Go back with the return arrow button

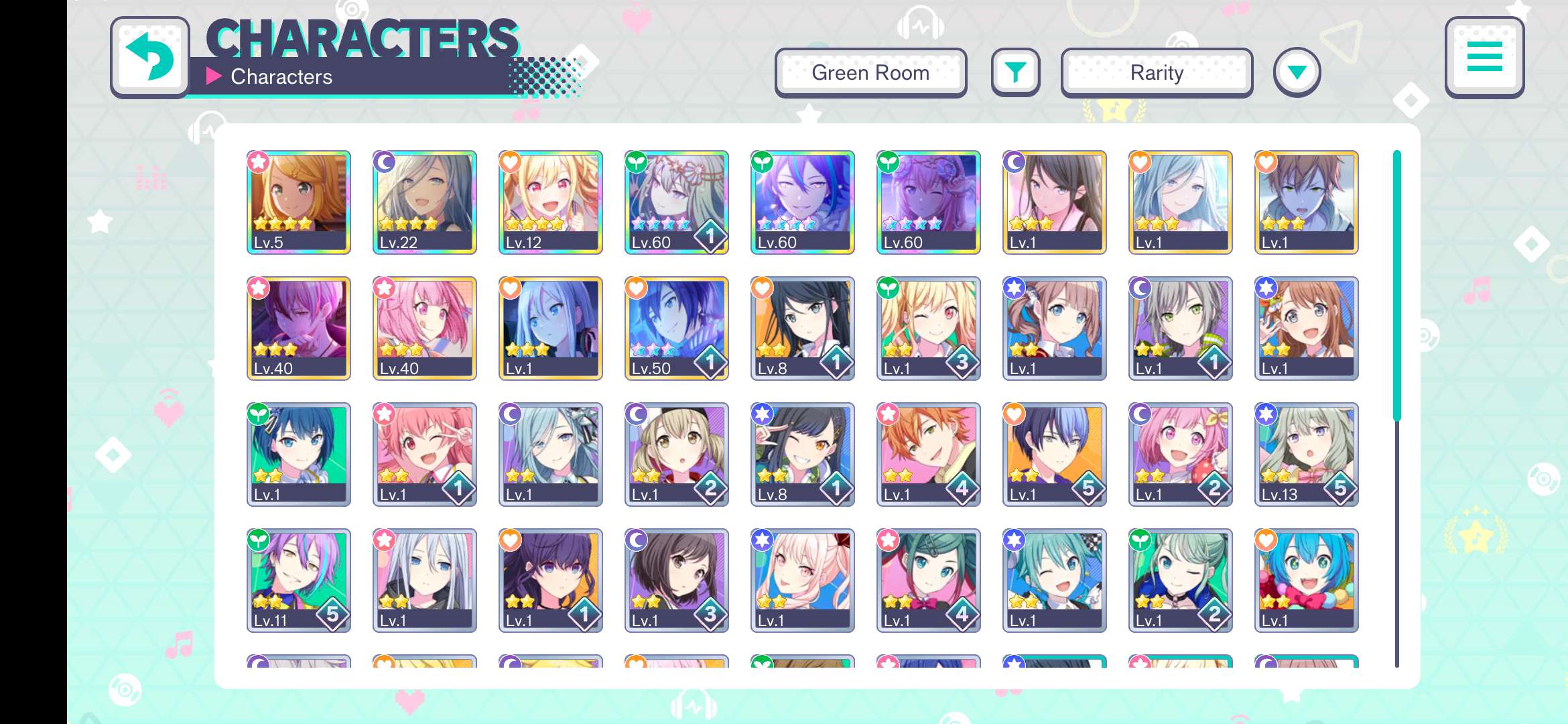coord(149,58)
